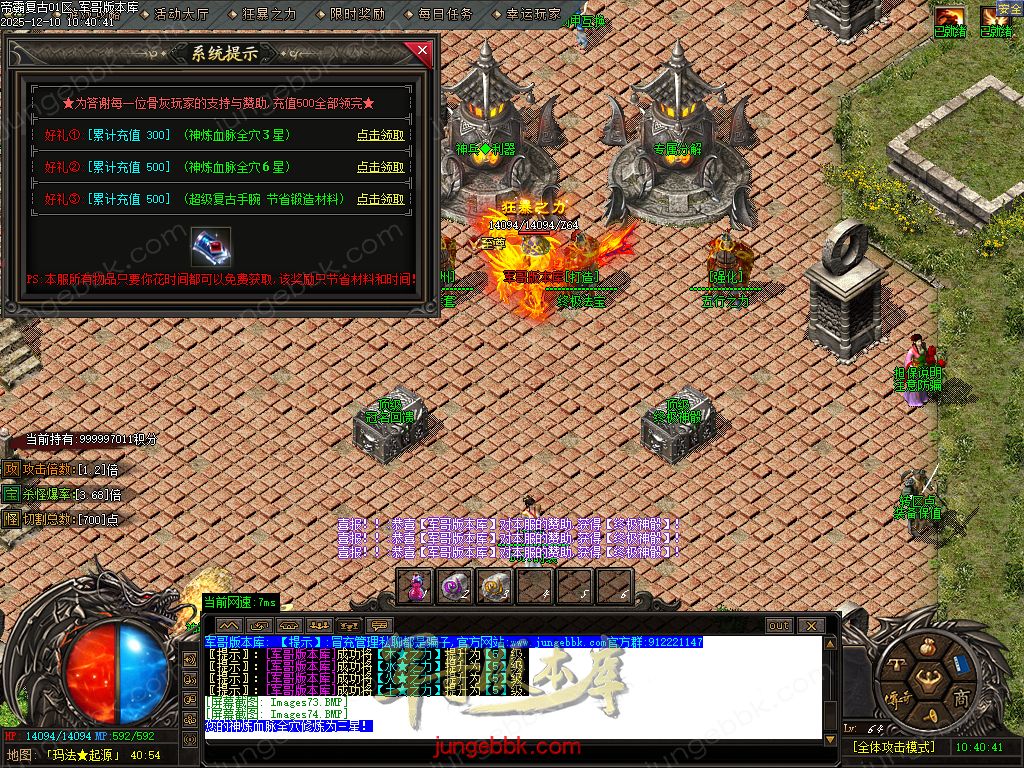Claim gift 2, the six-star bloodline reward
Image resolution: width=1024 pixels, height=768 pixels.
click(381, 167)
